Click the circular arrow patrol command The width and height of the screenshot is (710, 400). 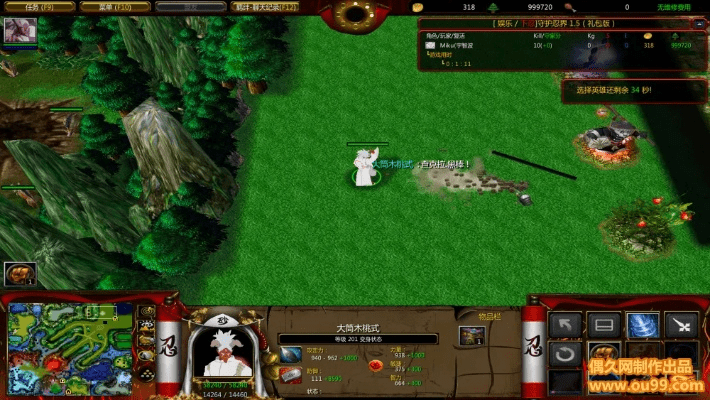click(x=566, y=354)
